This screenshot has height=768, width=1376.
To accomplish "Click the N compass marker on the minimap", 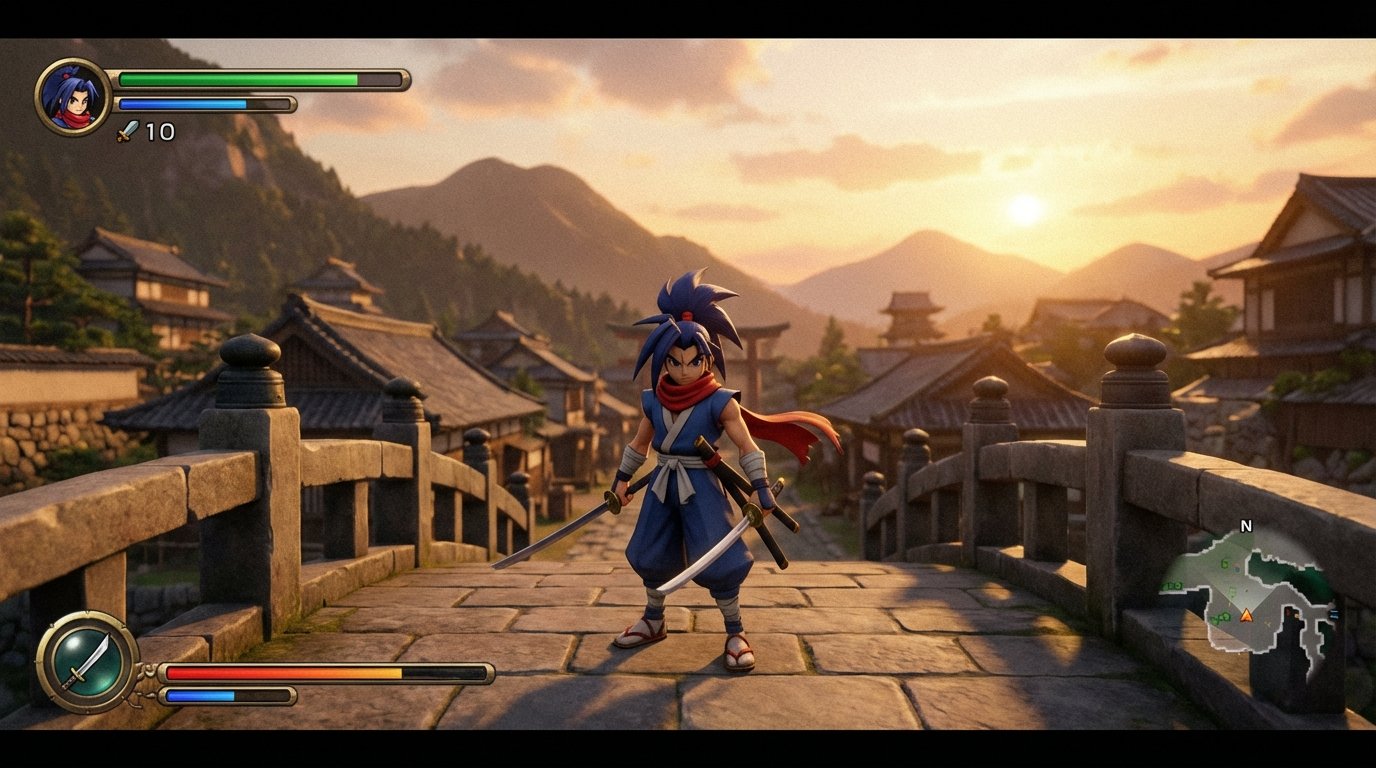I will click(x=1246, y=524).
